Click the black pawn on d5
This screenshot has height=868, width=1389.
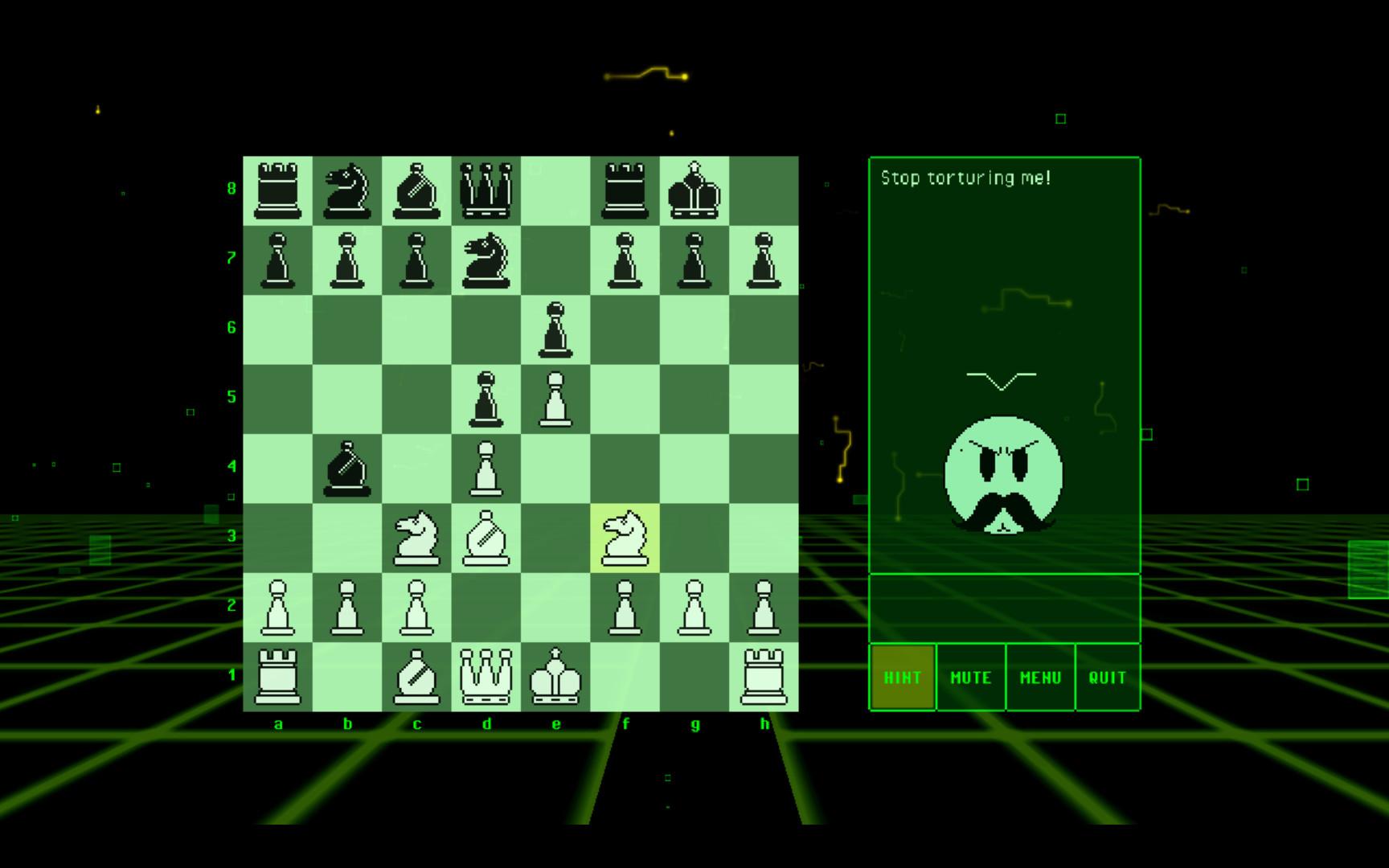pyautogui.click(x=487, y=398)
